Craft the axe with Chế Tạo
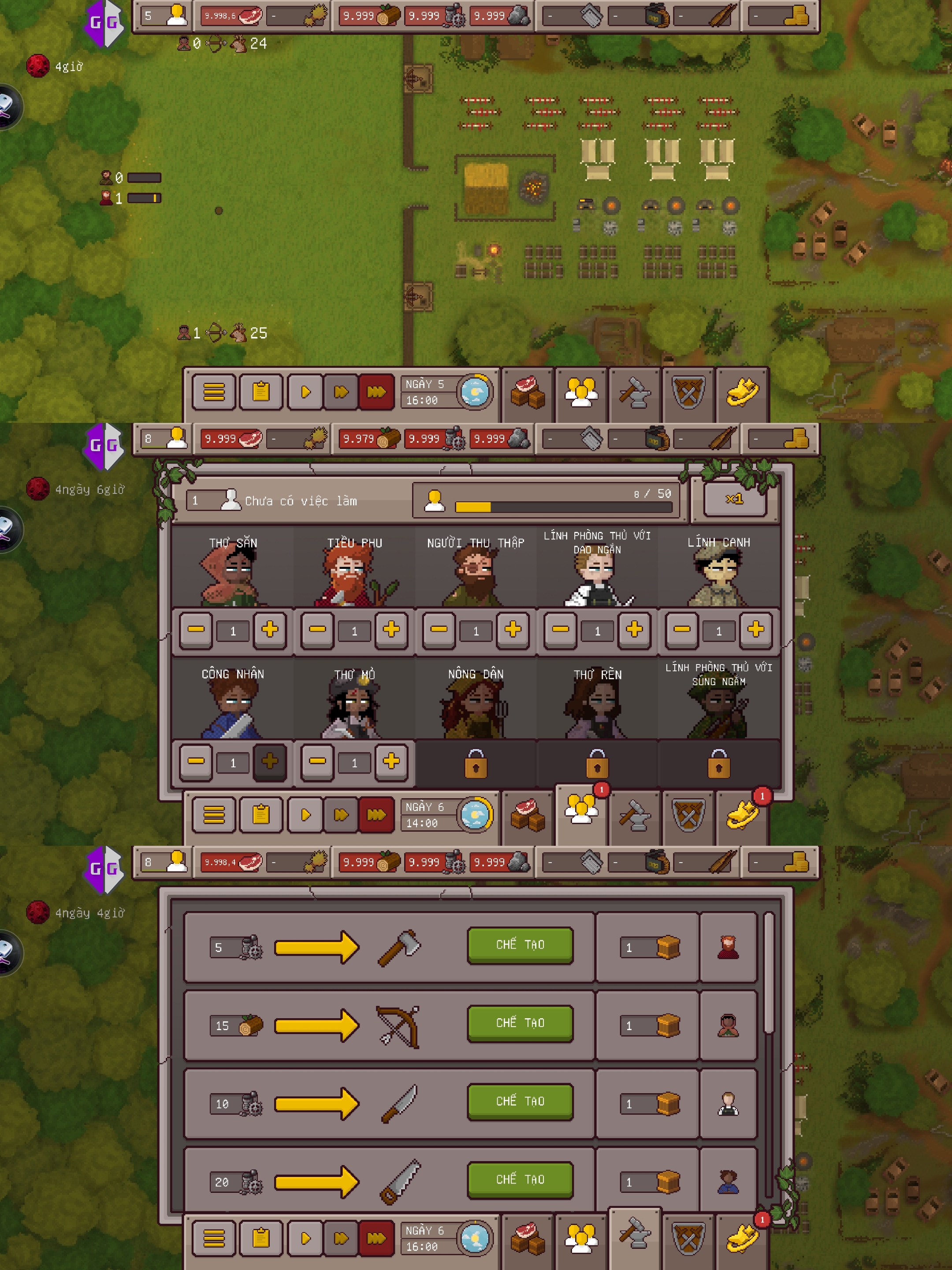The height and width of the screenshot is (1270, 952). click(x=520, y=945)
